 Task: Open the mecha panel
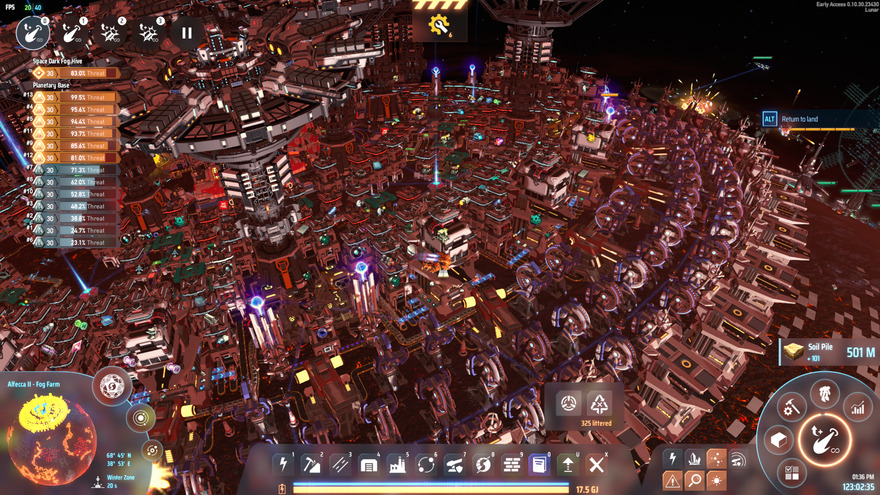(825, 392)
